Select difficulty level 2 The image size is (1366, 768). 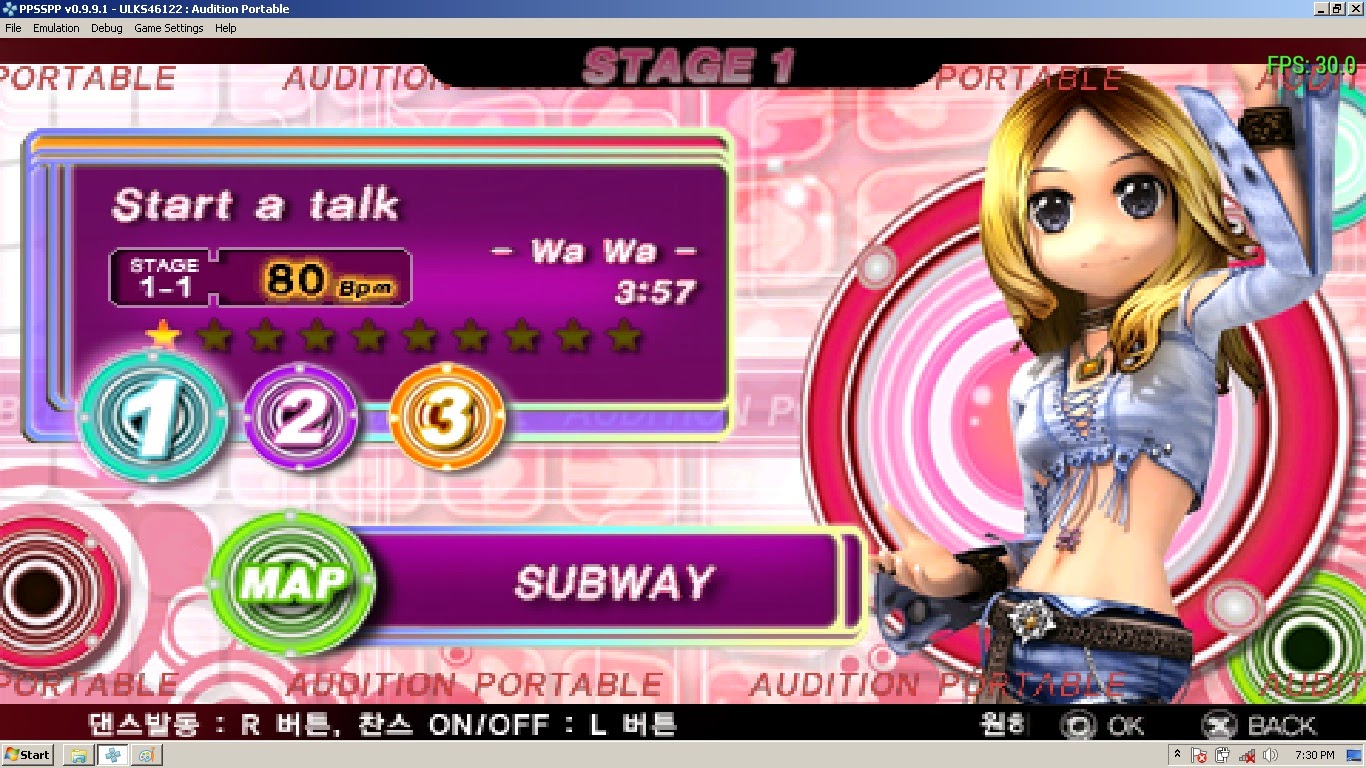tap(300, 419)
